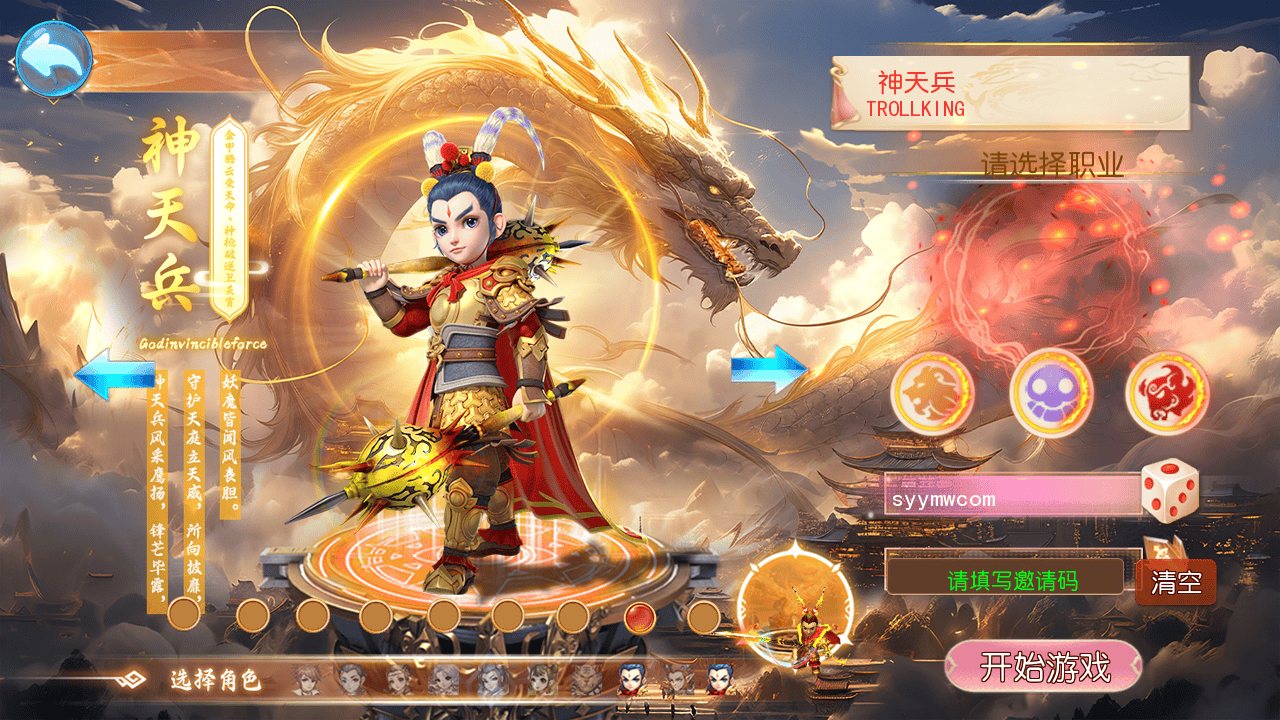
Task: Pick the tiger-faced character portrait
Action: [x=584, y=680]
